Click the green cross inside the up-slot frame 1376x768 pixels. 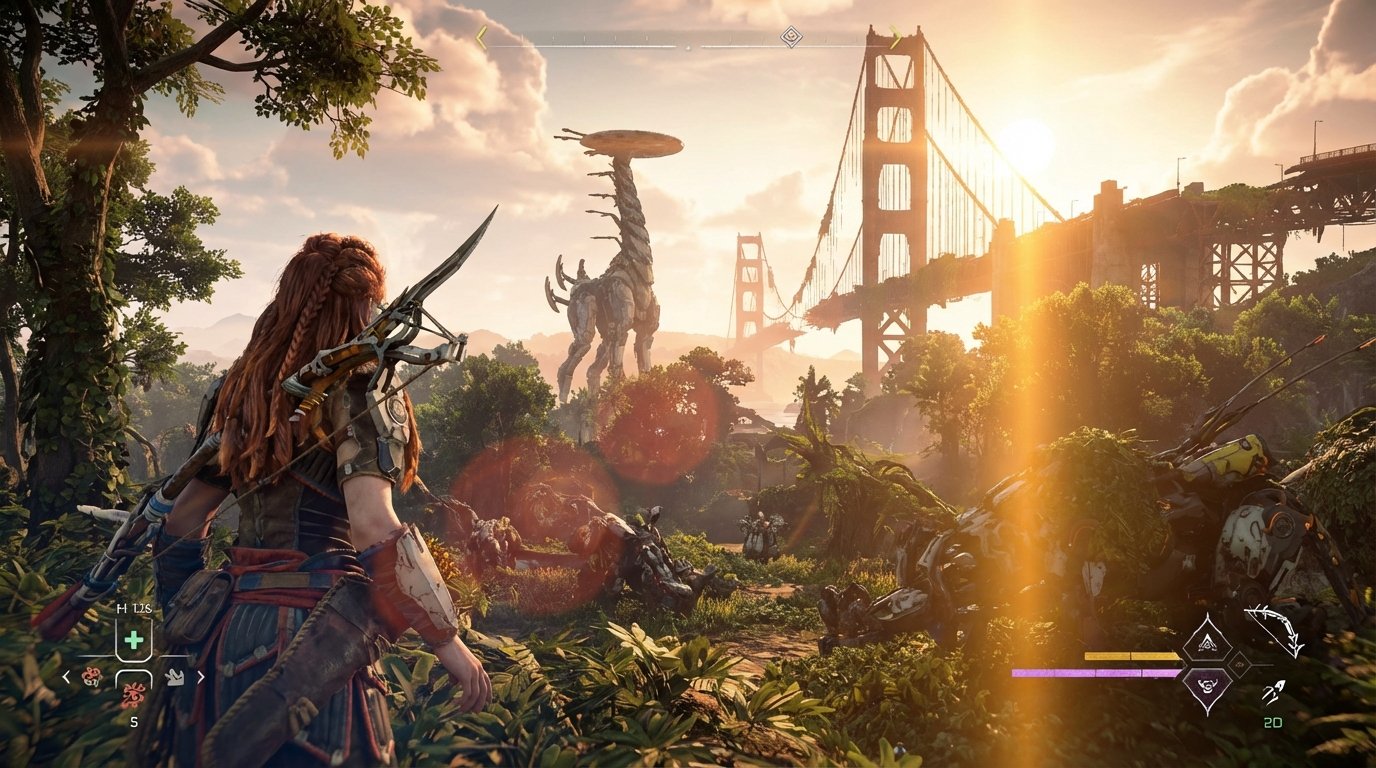pos(133,639)
